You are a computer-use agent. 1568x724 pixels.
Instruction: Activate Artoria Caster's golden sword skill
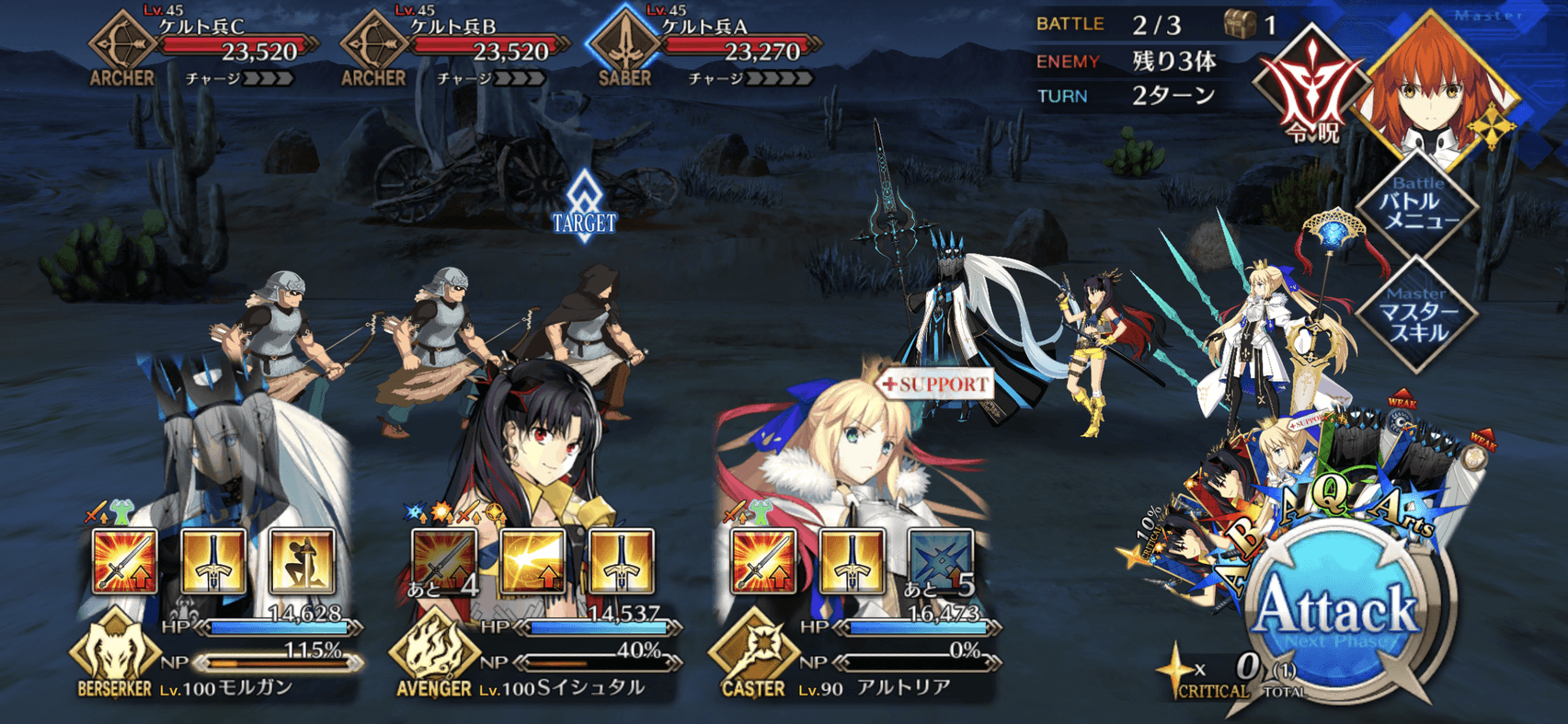click(x=852, y=560)
